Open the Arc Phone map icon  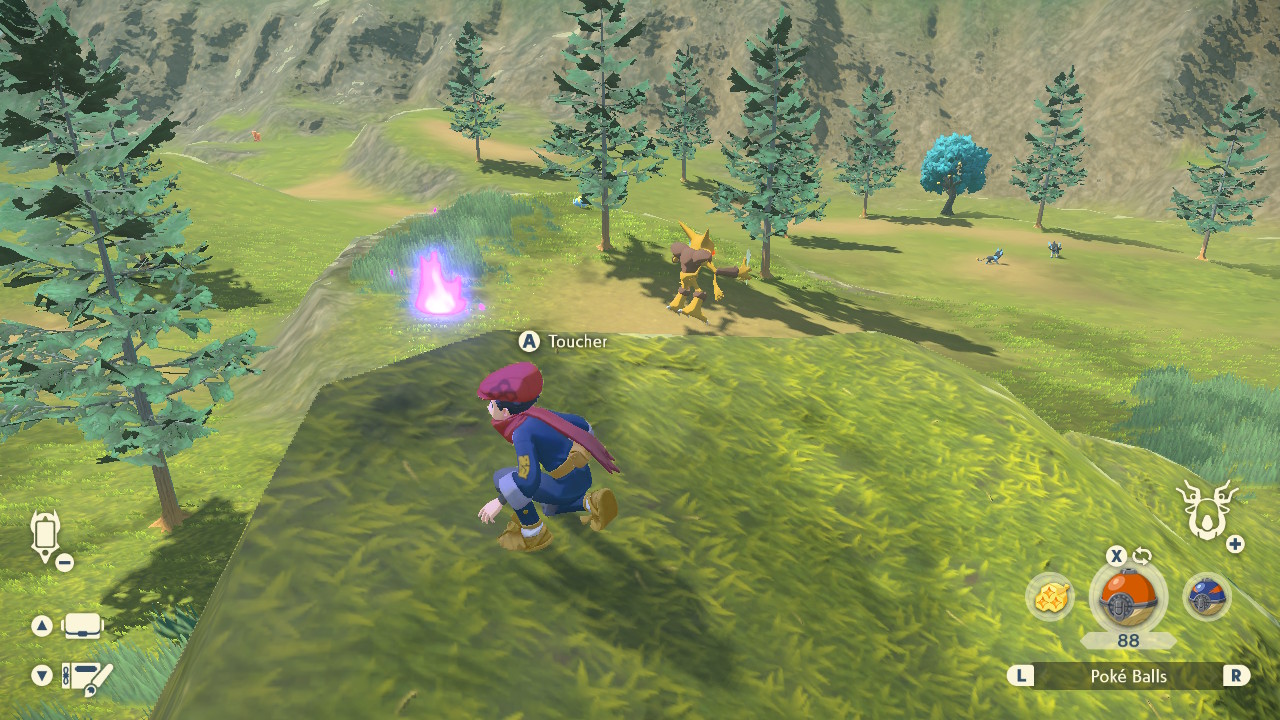pos(46,534)
